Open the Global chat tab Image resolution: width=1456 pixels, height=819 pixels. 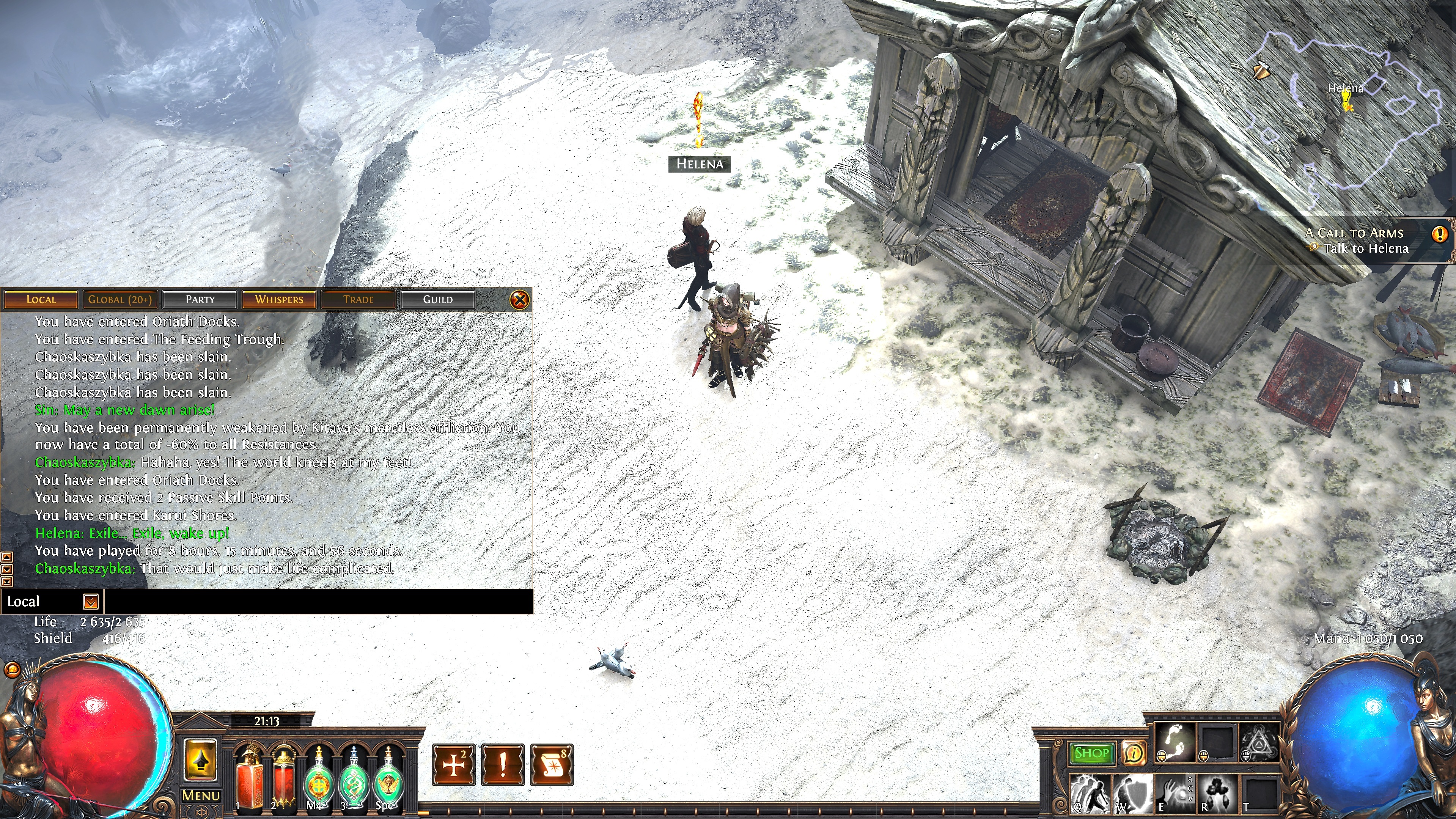click(120, 300)
